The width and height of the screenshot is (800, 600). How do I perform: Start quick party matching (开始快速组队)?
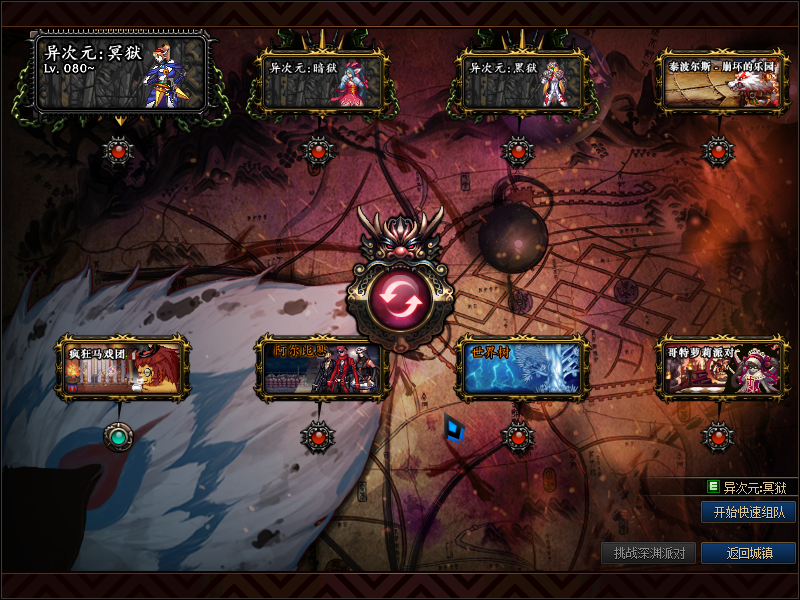(748, 512)
